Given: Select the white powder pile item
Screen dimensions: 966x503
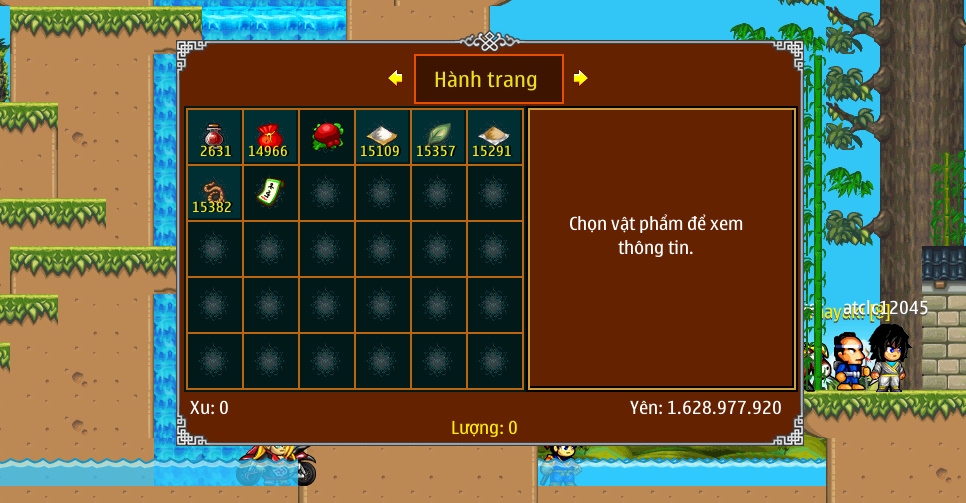Looking at the screenshot, I should pyautogui.click(x=383, y=137).
